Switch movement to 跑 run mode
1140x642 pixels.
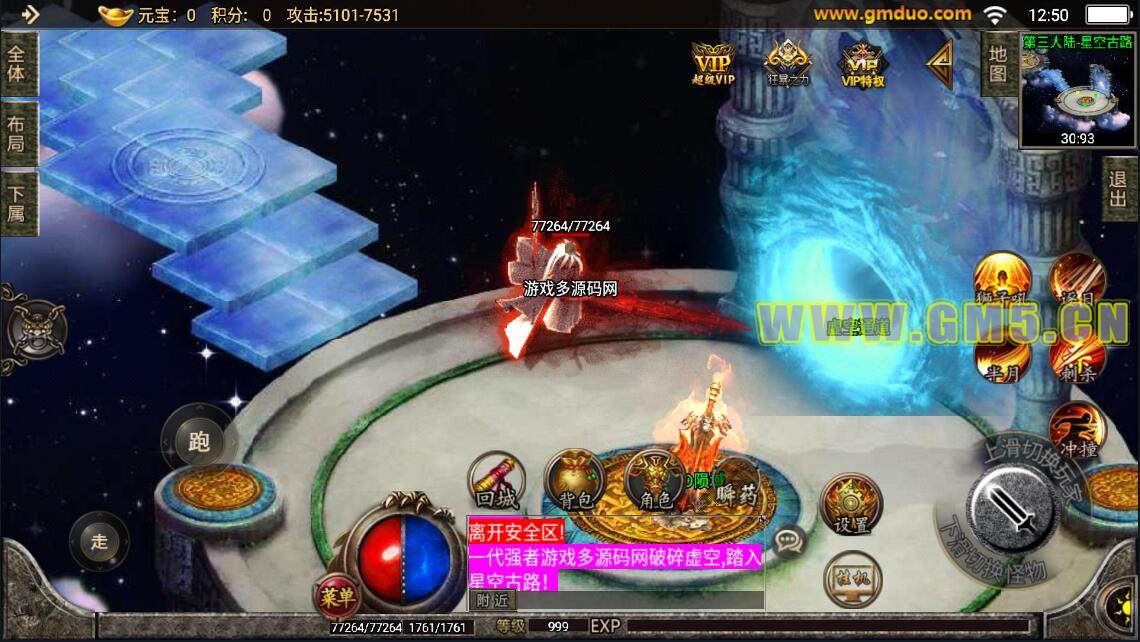pos(198,440)
